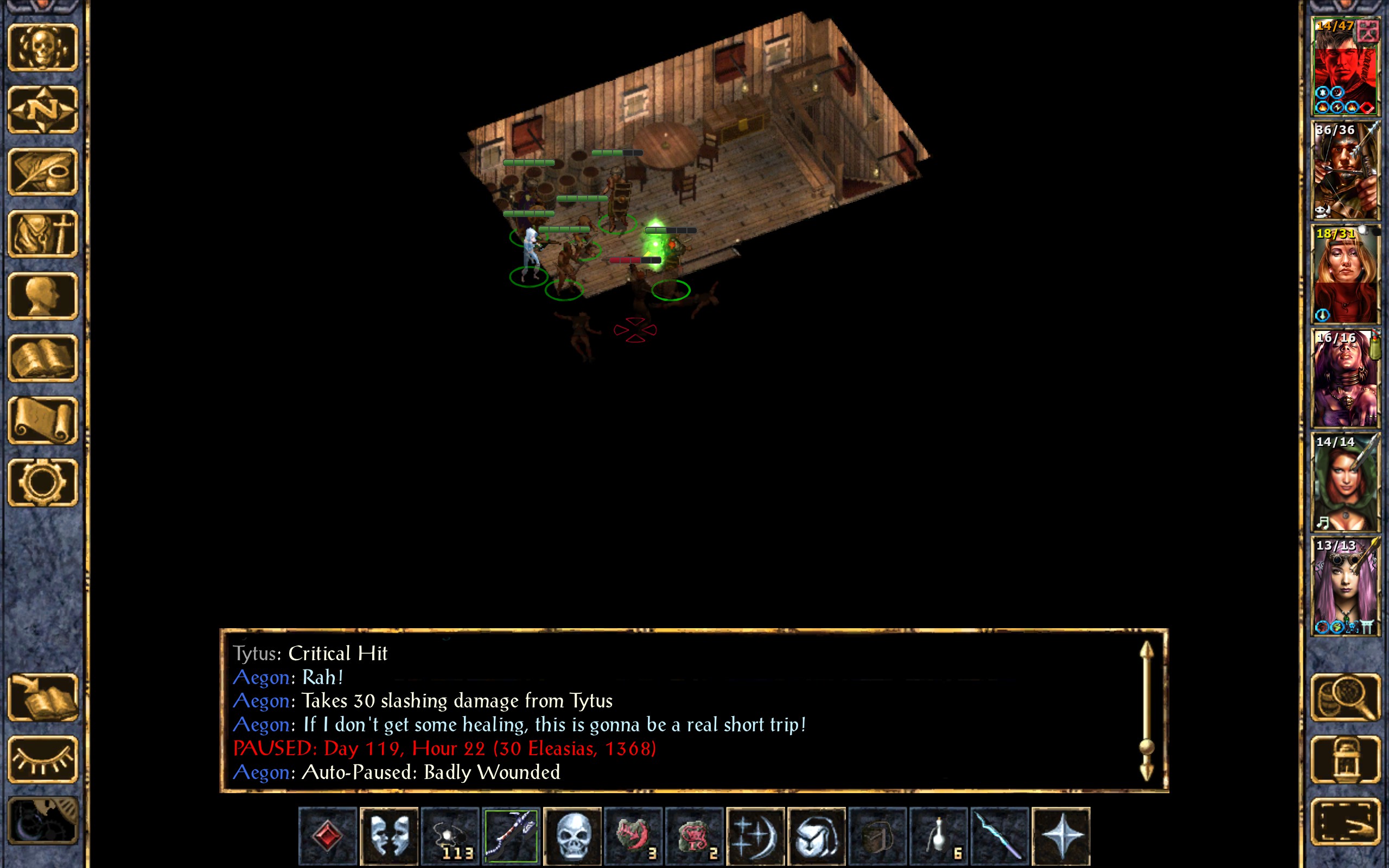Use the potion flask quick slot
The height and width of the screenshot is (868, 1389).
939,836
